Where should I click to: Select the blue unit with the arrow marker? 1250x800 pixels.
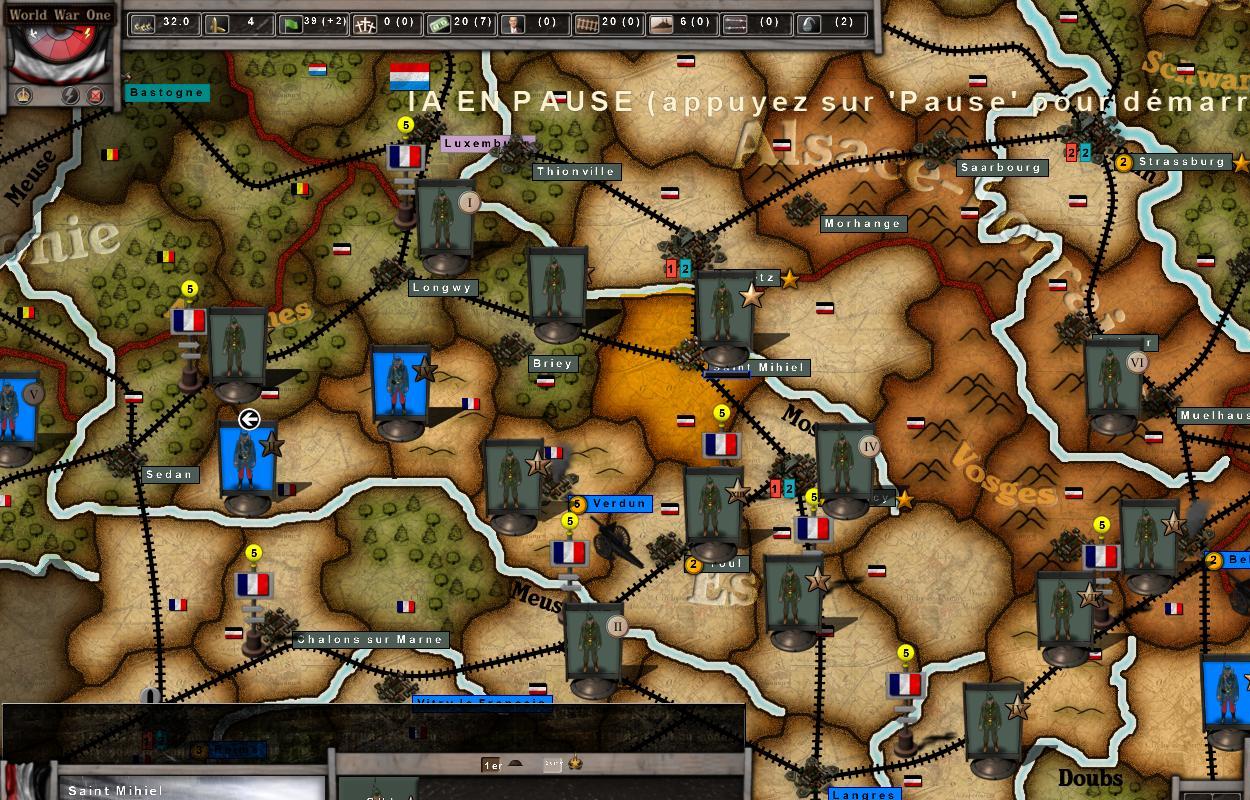(x=246, y=465)
